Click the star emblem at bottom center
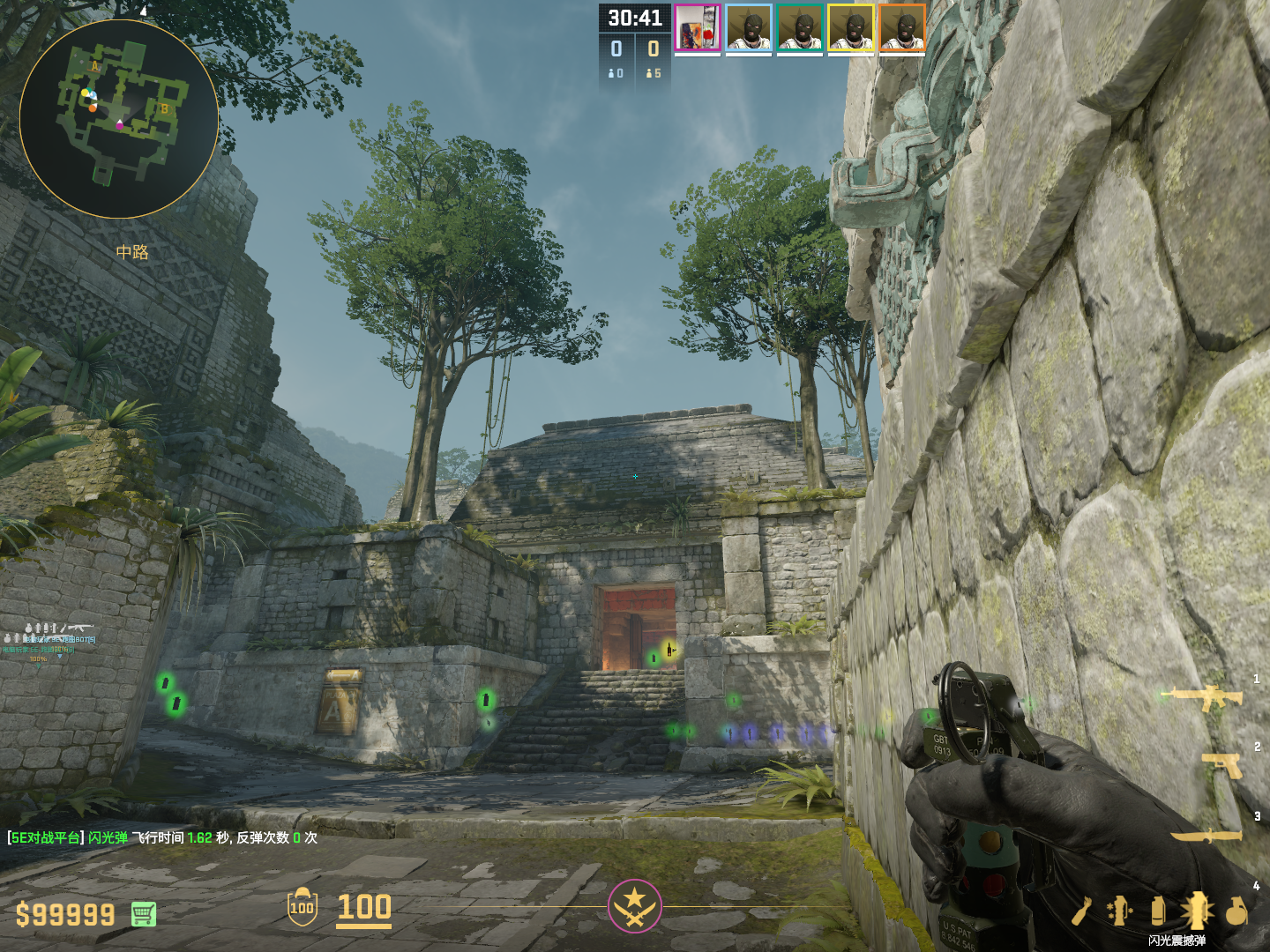 [634, 905]
